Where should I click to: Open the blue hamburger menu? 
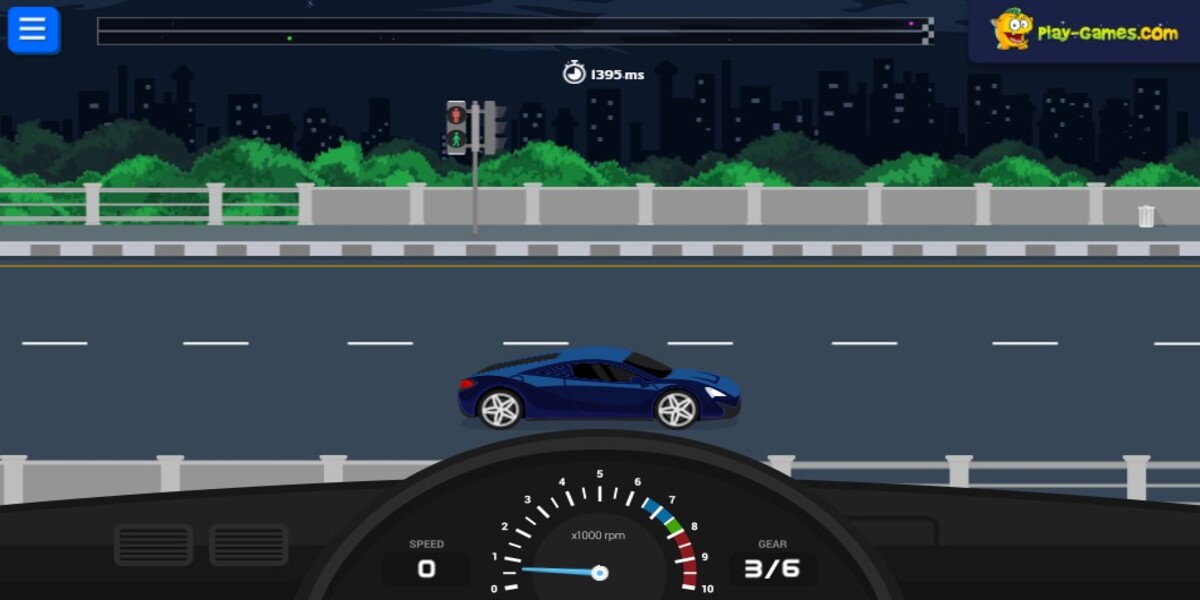click(x=33, y=30)
